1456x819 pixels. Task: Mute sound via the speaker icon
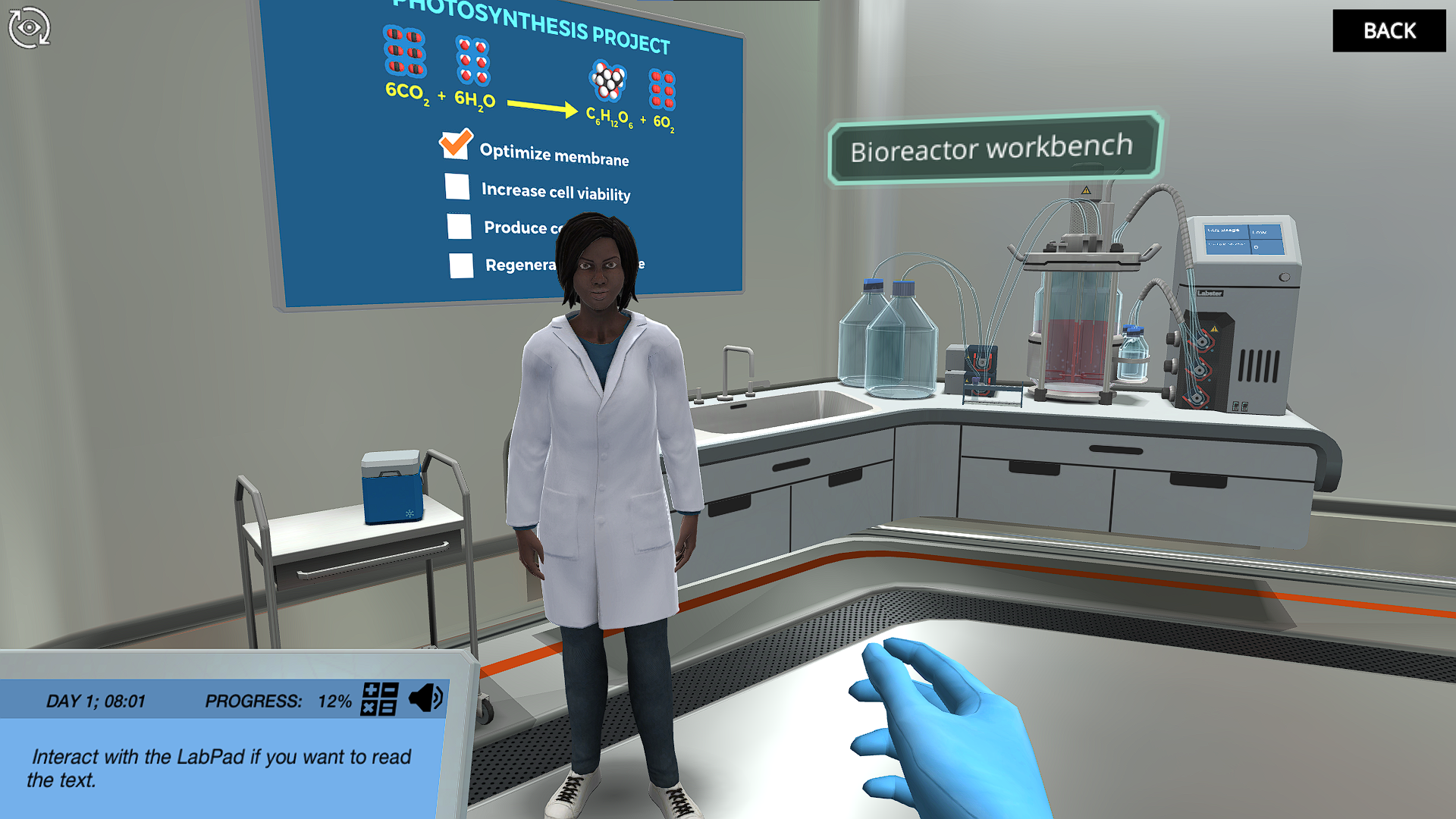point(427,697)
